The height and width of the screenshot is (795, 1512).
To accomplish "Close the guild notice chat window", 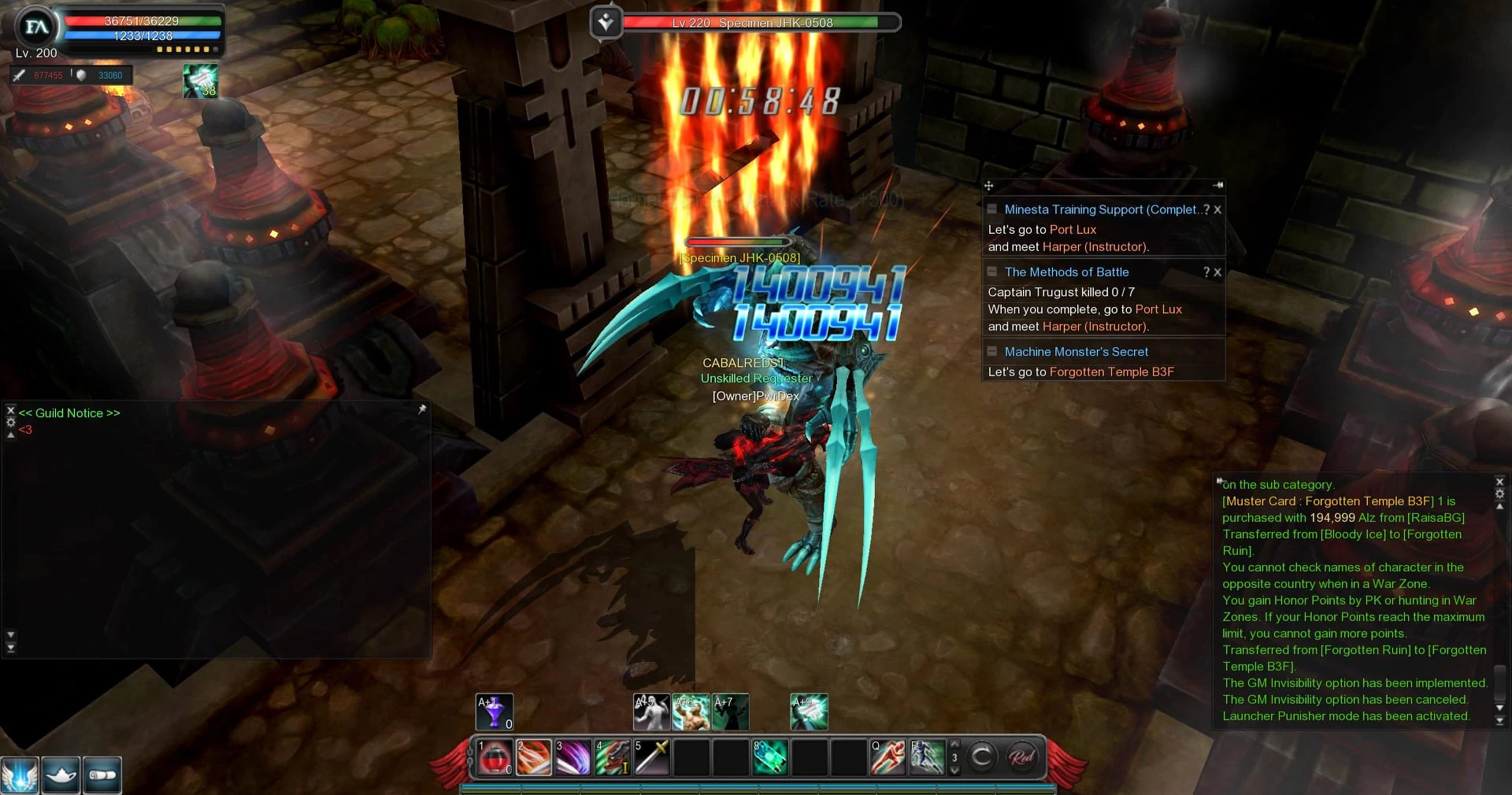I will pos(10,410).
